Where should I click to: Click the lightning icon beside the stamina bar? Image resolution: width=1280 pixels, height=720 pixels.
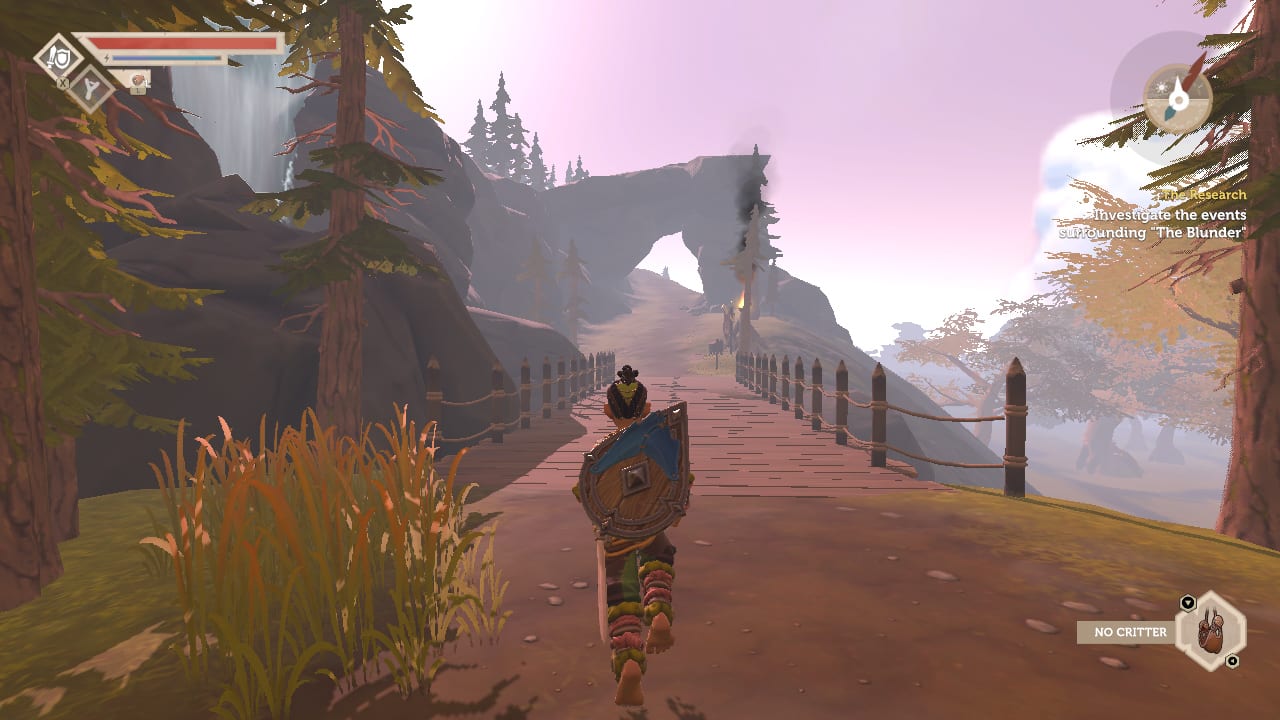[107, 58]
